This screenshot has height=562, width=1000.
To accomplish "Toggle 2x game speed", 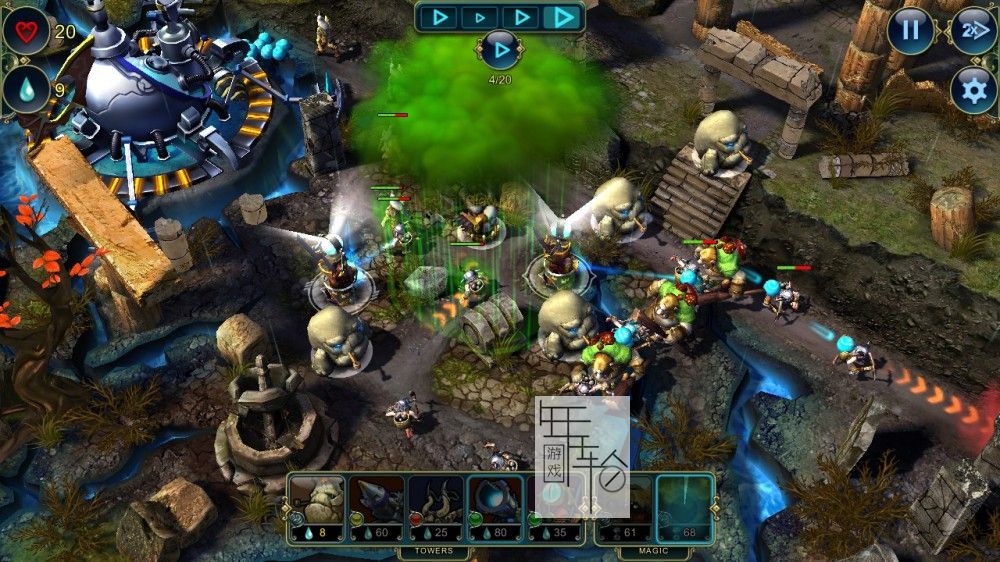I will click(x=972, y=30).
